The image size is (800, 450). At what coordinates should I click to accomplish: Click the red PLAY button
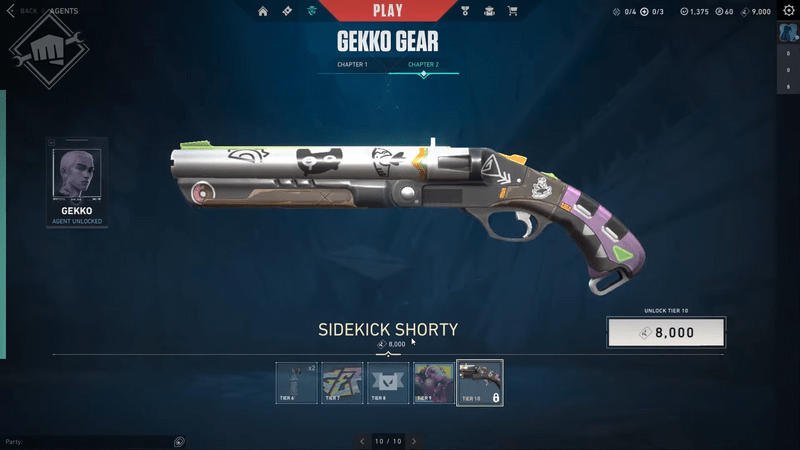click(x=387, y=11)
